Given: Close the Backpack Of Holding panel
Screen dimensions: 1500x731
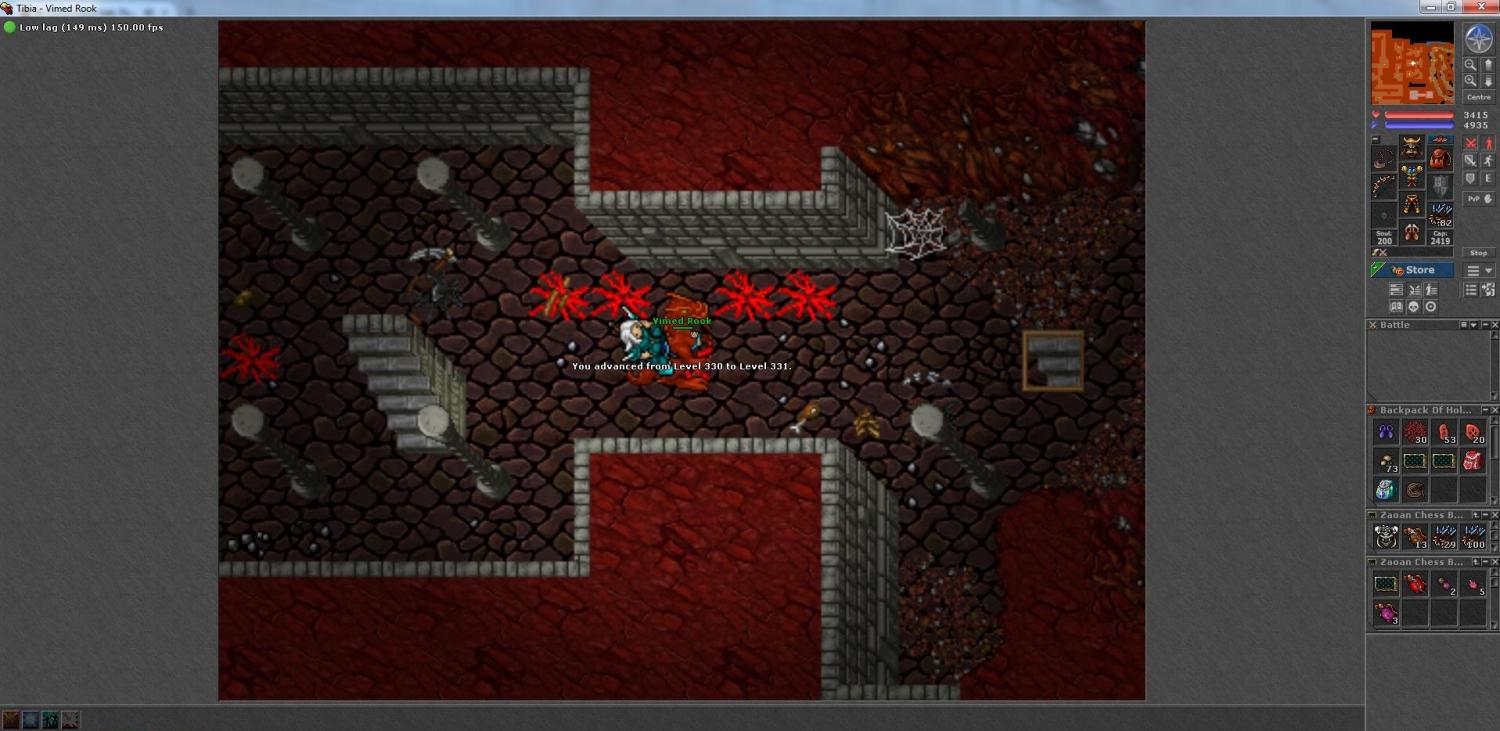Looking at the screenshot, I should click(1495, 410).
